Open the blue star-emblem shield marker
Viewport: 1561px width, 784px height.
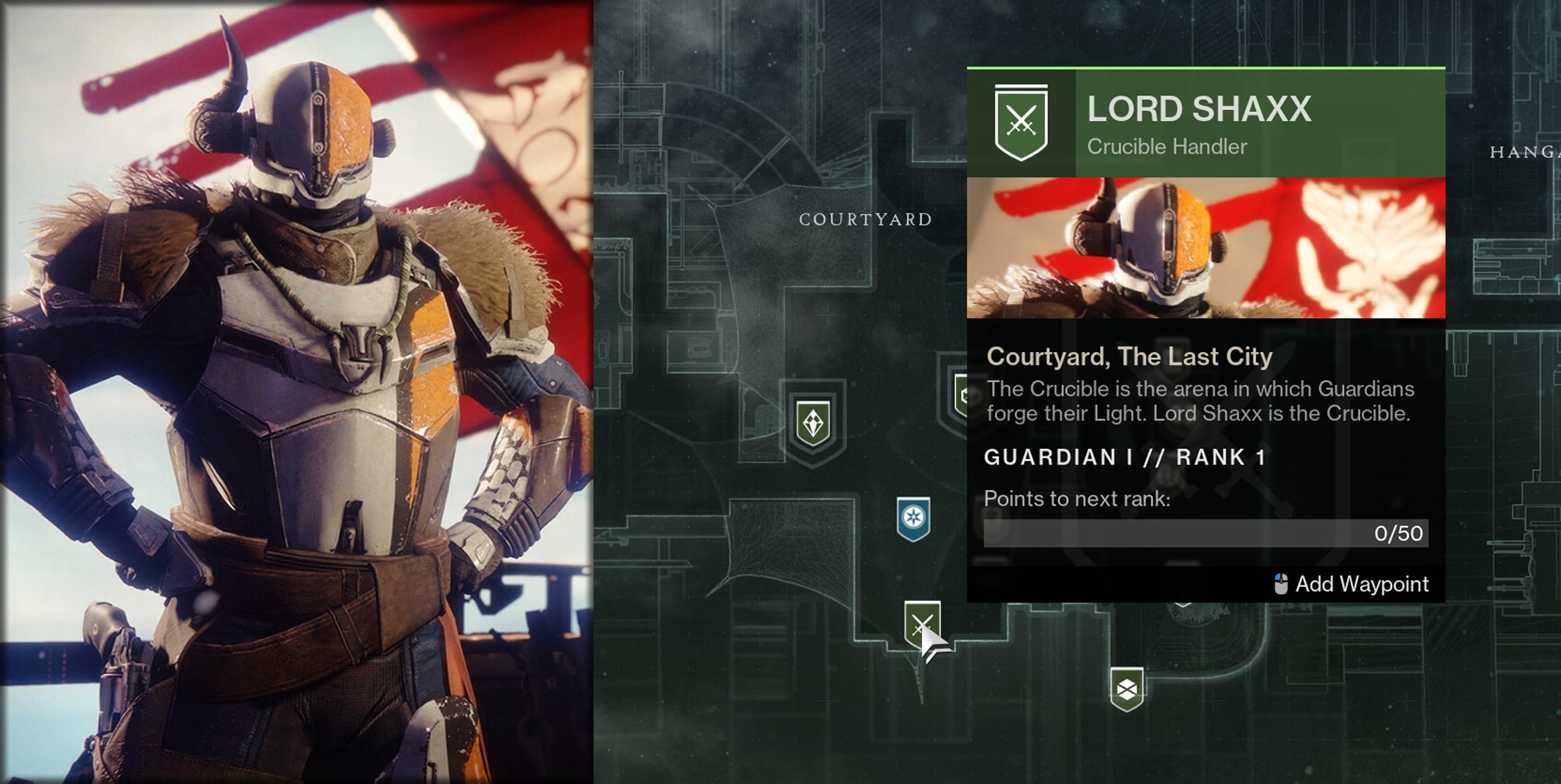[x=913, y=518]
